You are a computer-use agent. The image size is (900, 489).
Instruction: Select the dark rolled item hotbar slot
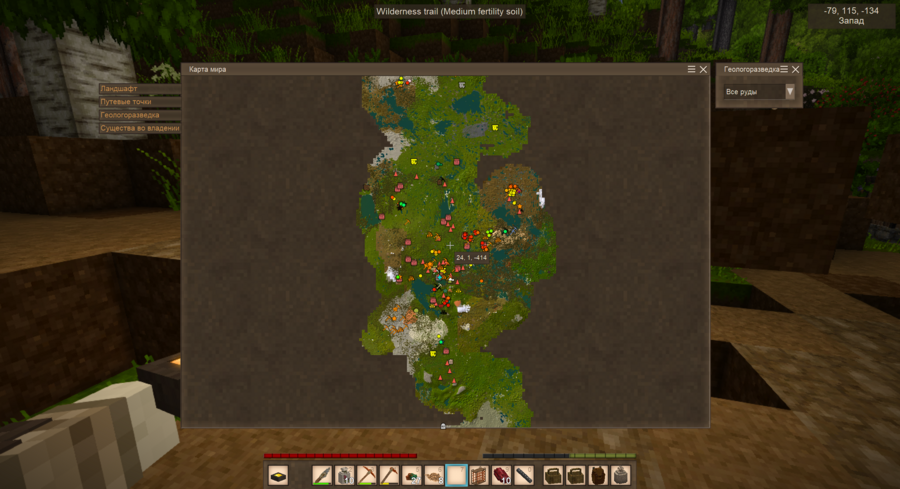coord(525,475)
